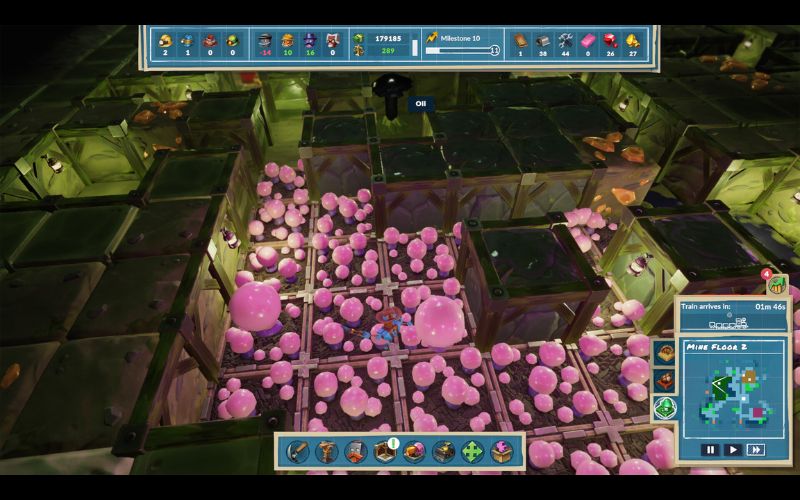Open the worker character menu
Viewport: 800px width, 500px height.
pyautogui.click(x=355, y=452)
